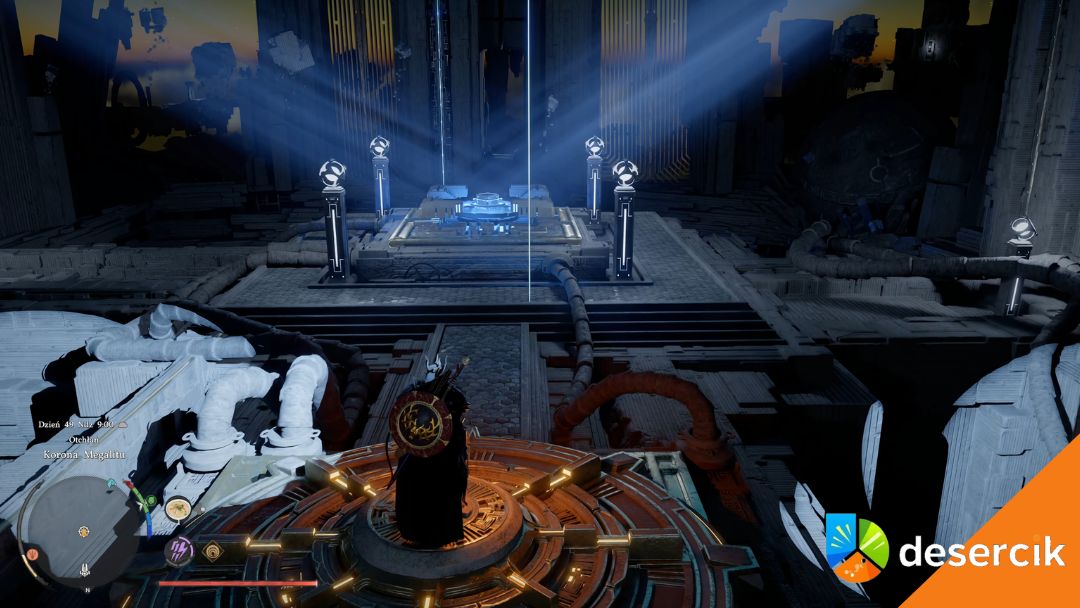
Task: Activate the purple lightning ability icon
Action: coord(180,550)
